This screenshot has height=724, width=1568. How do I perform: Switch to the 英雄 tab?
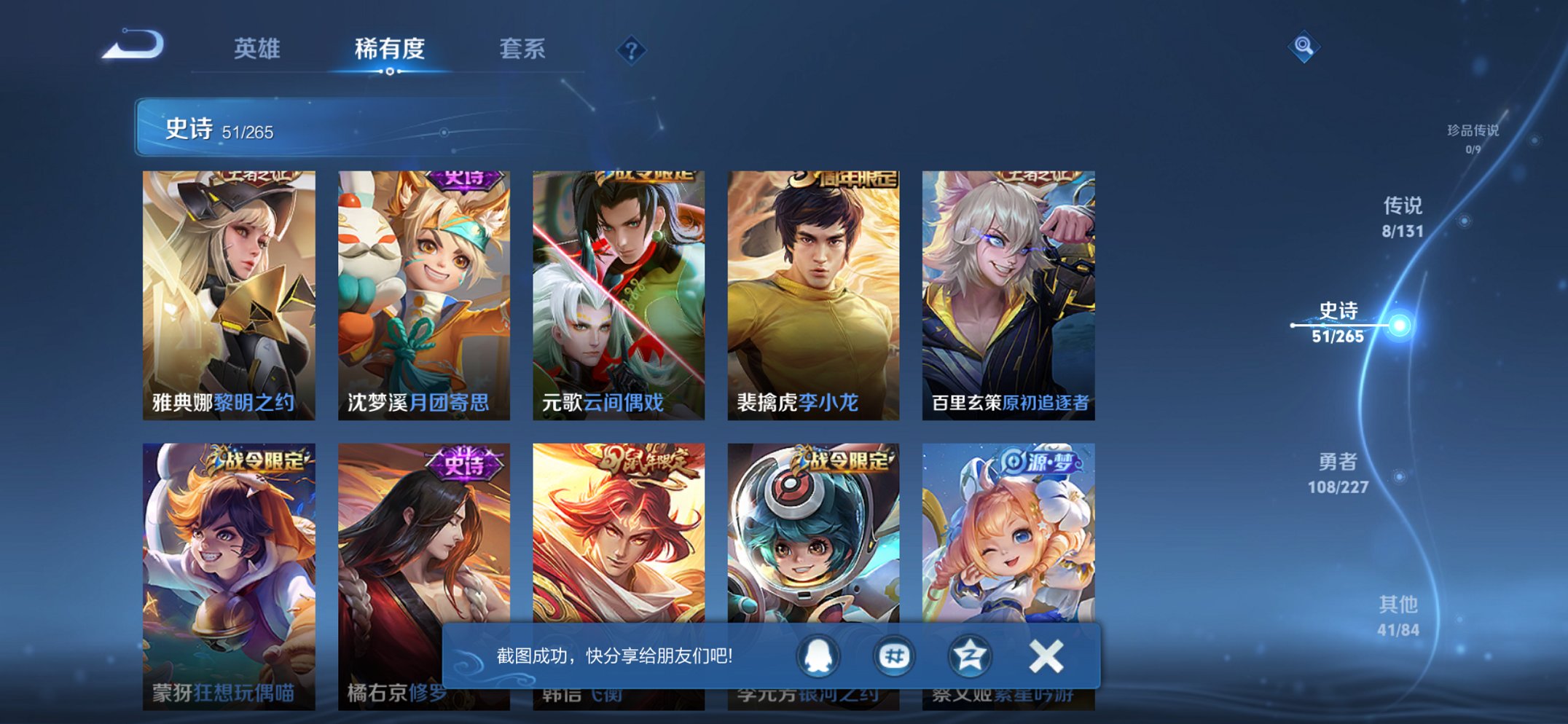tap(259, 48)
